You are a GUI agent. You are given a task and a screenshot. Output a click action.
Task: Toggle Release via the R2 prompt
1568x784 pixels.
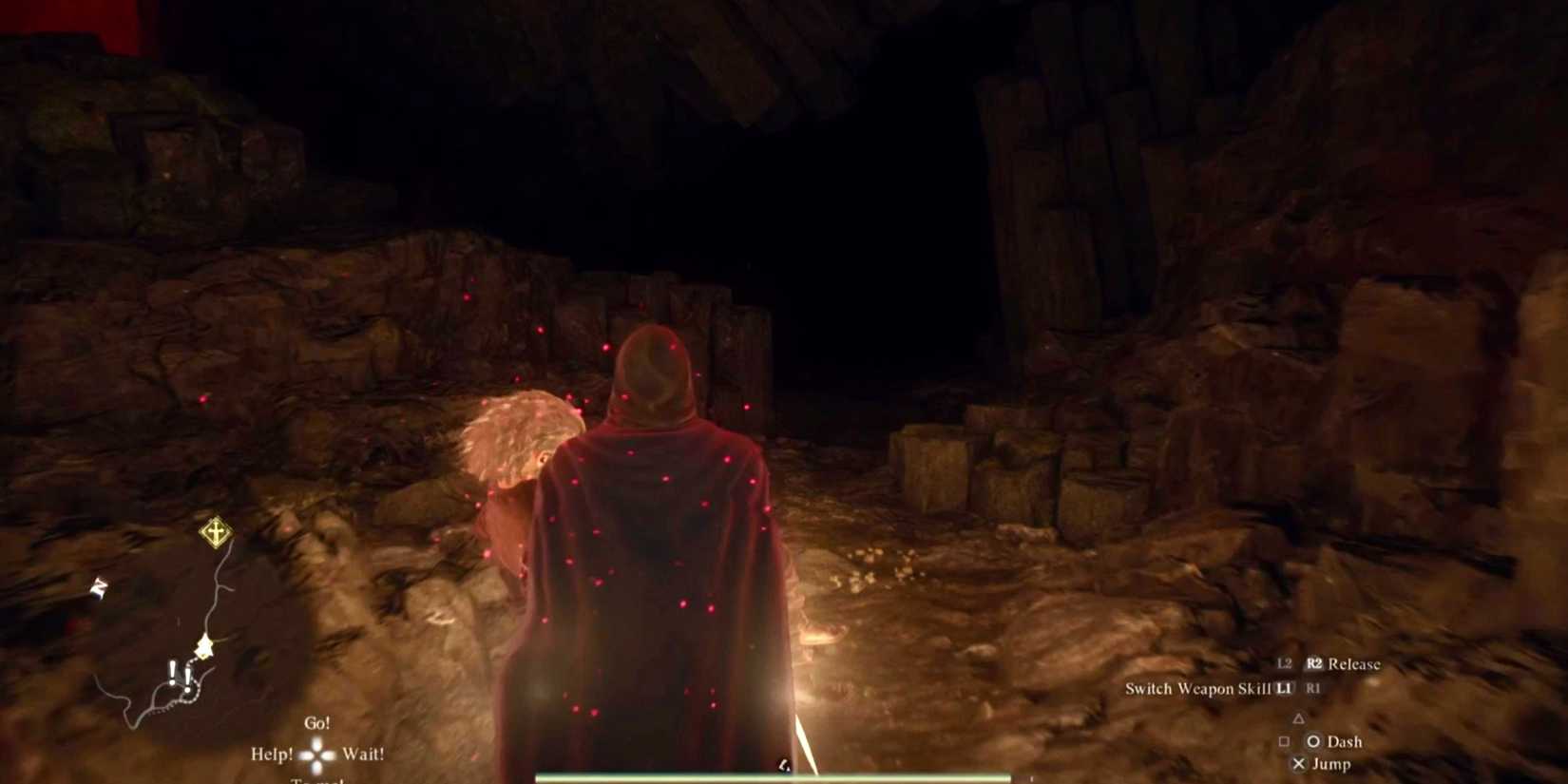(1316, 664)
